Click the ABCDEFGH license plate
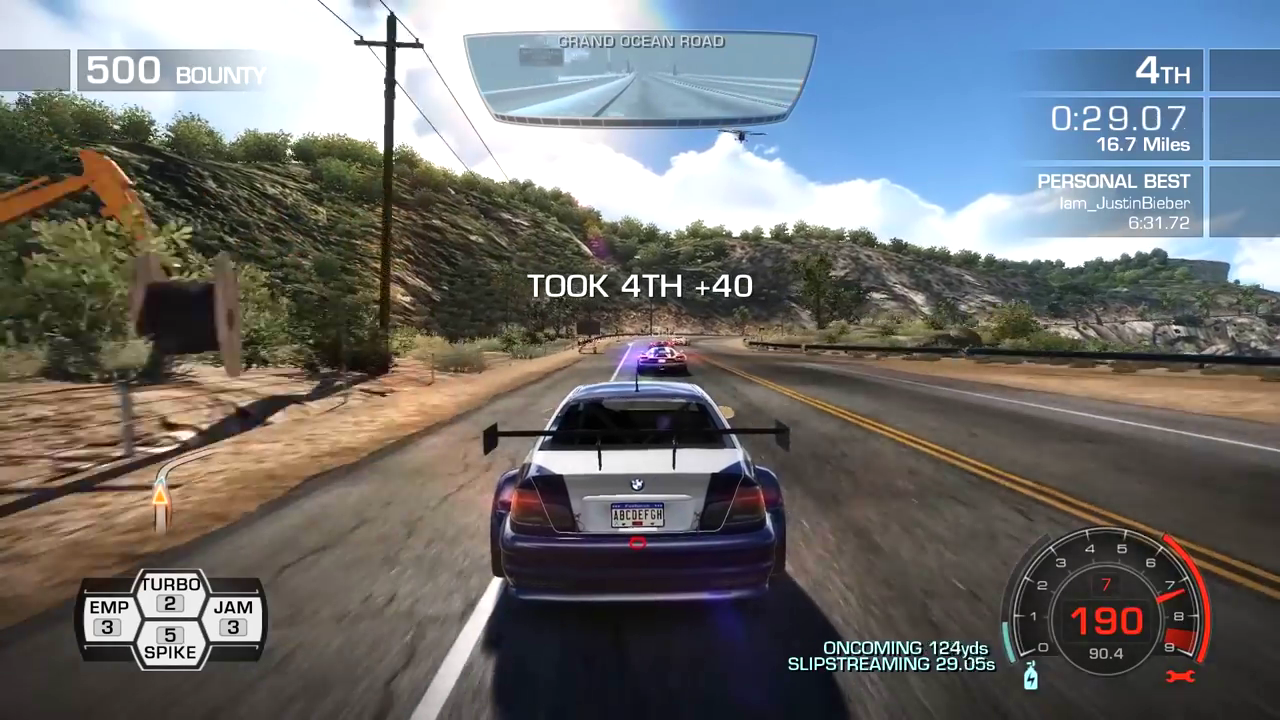The width and height of the screenshot is (1280, 720). tap(637, 514)
